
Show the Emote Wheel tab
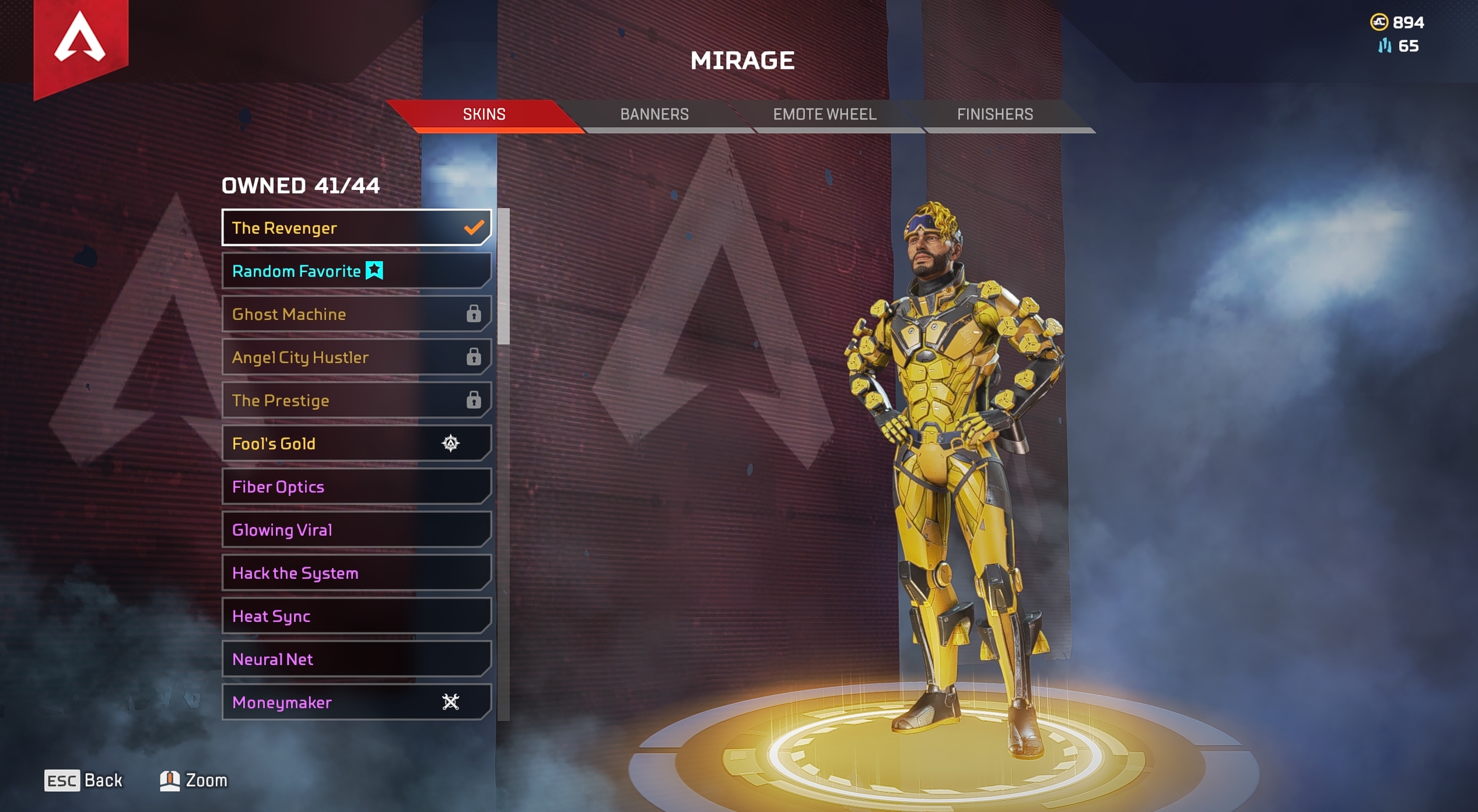pyautogui.click(x=824, y=114)
